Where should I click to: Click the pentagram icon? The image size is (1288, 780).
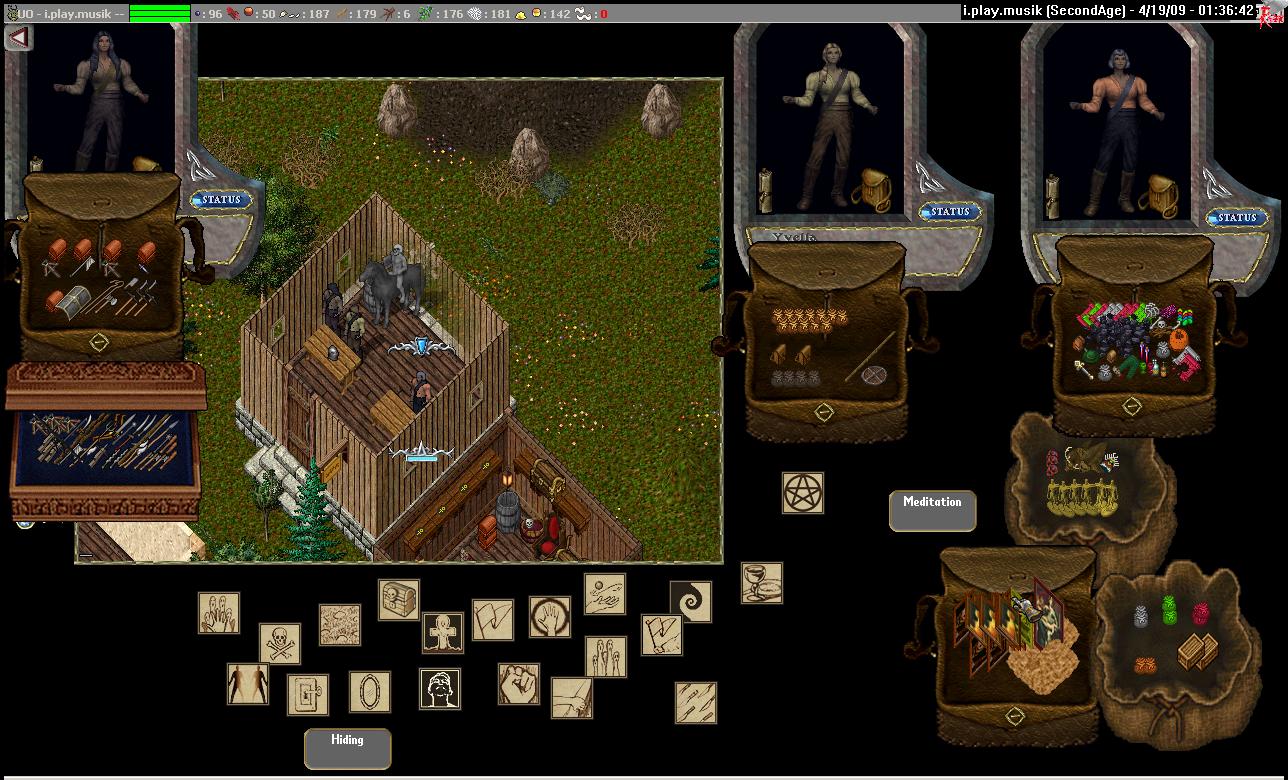(x=803, y=493)
